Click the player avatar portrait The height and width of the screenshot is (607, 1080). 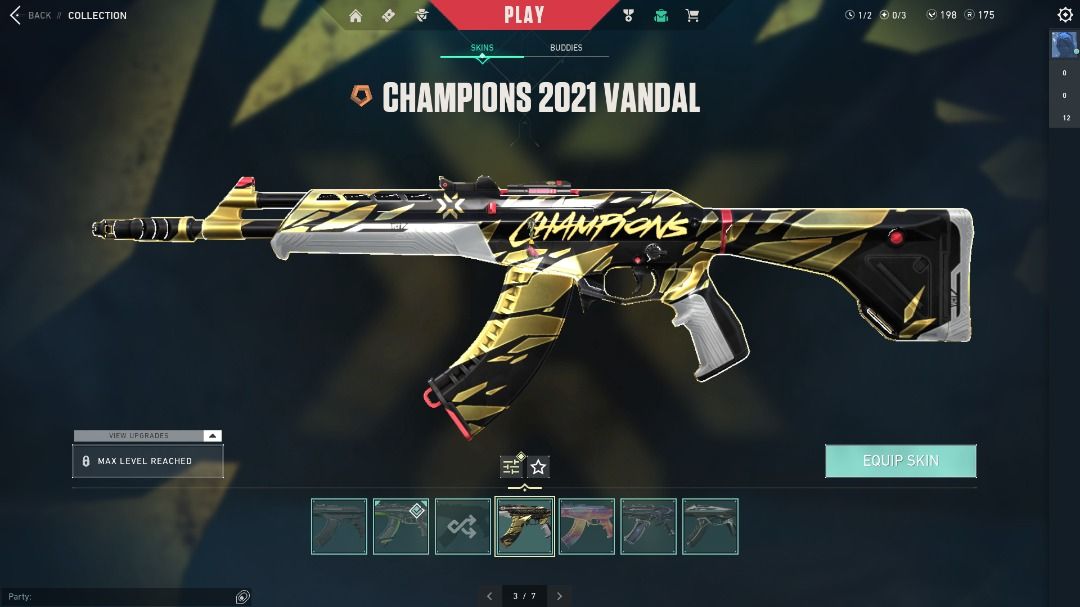click(1064, 45)
